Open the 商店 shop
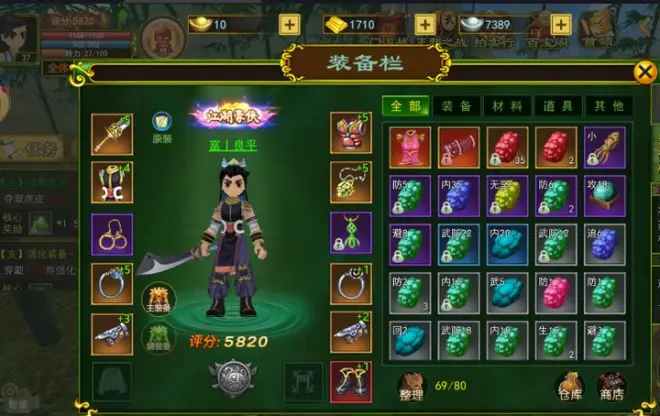This screenshot has height=416, width=660. coord(610,385)
